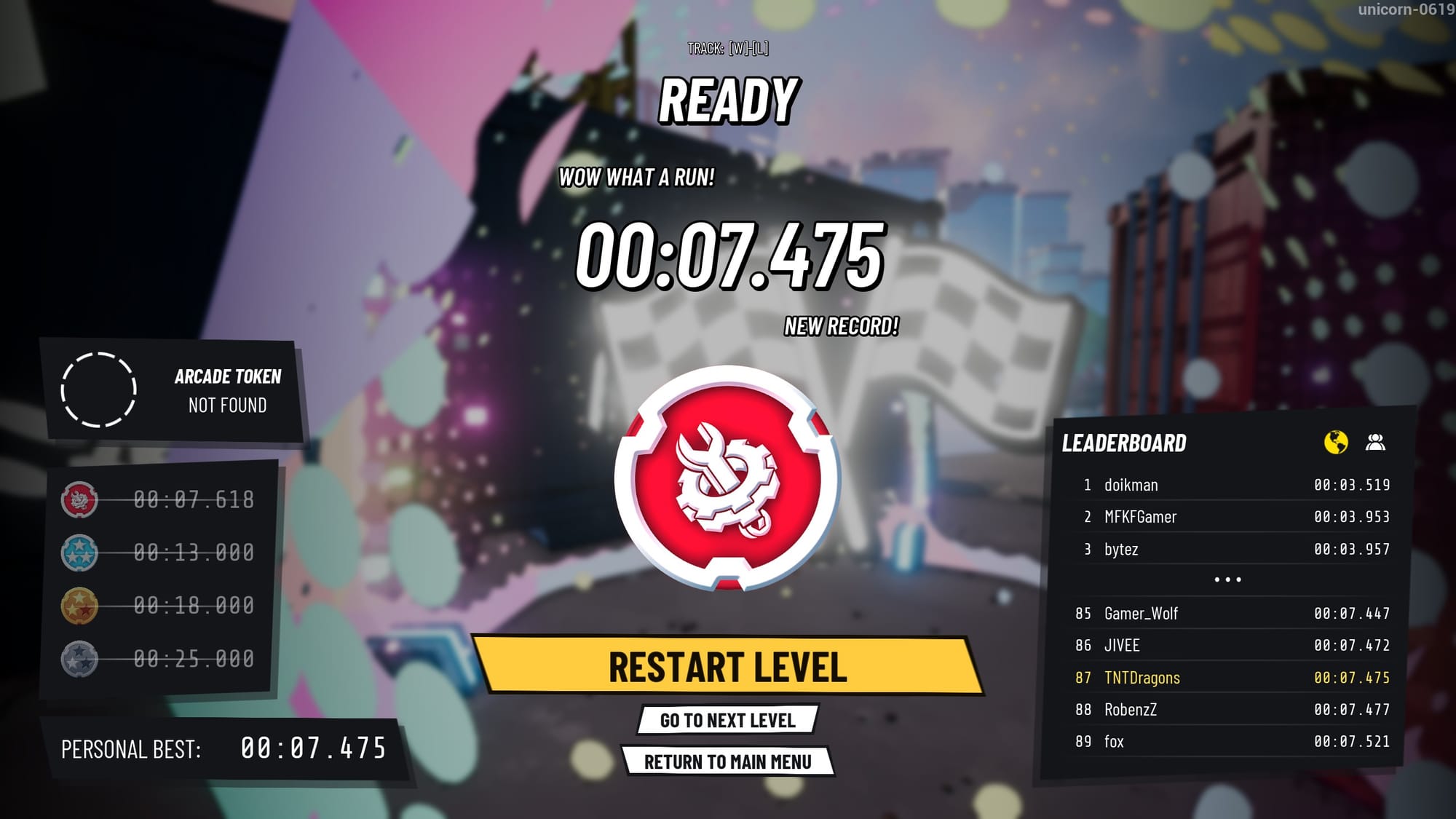1456x819 pixels.
Task: Select JIVEE's leaderboard entry
Action: pos(1232,646)
